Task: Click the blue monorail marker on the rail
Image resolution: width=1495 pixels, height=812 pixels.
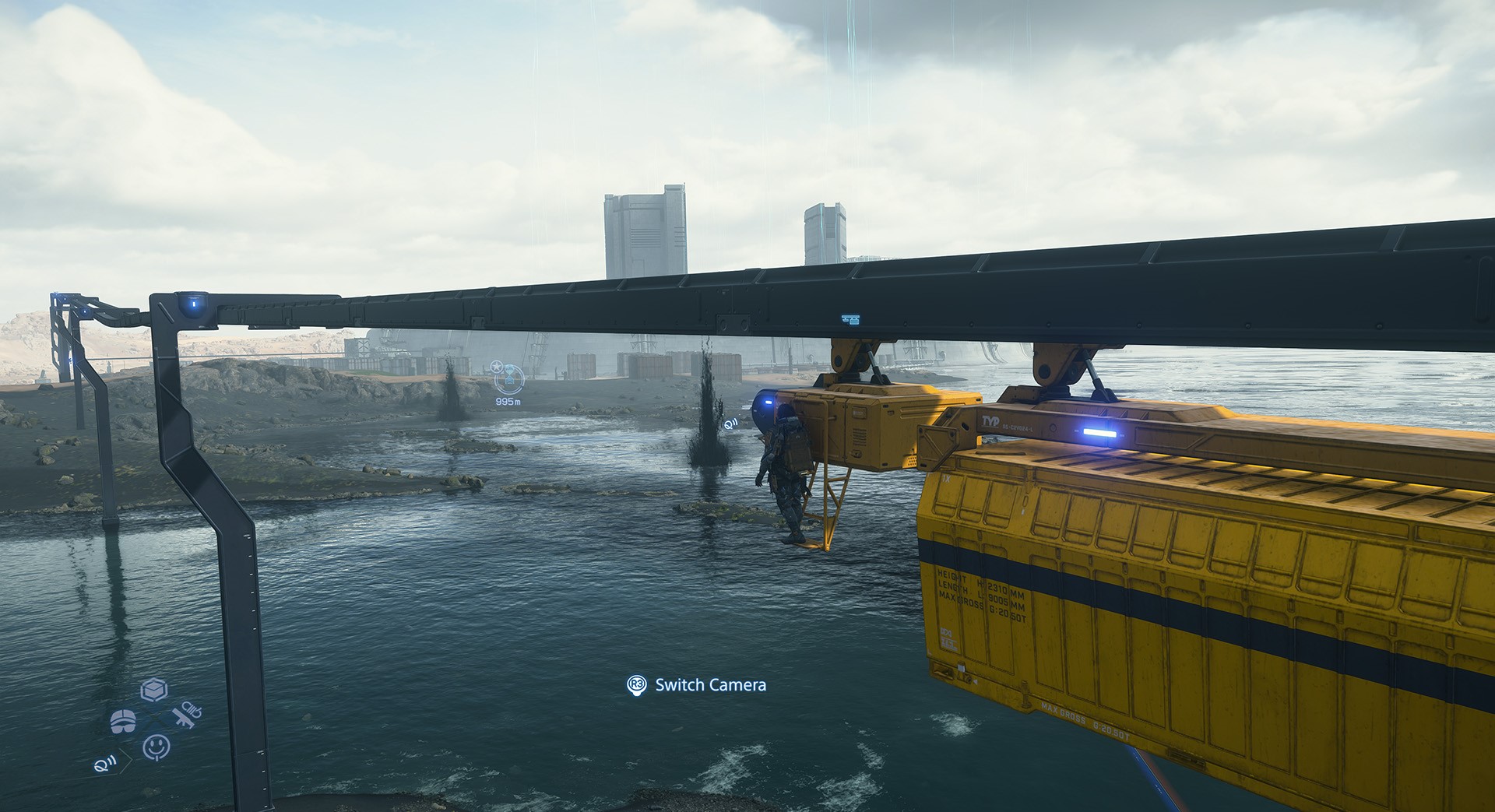Action: 850,319
